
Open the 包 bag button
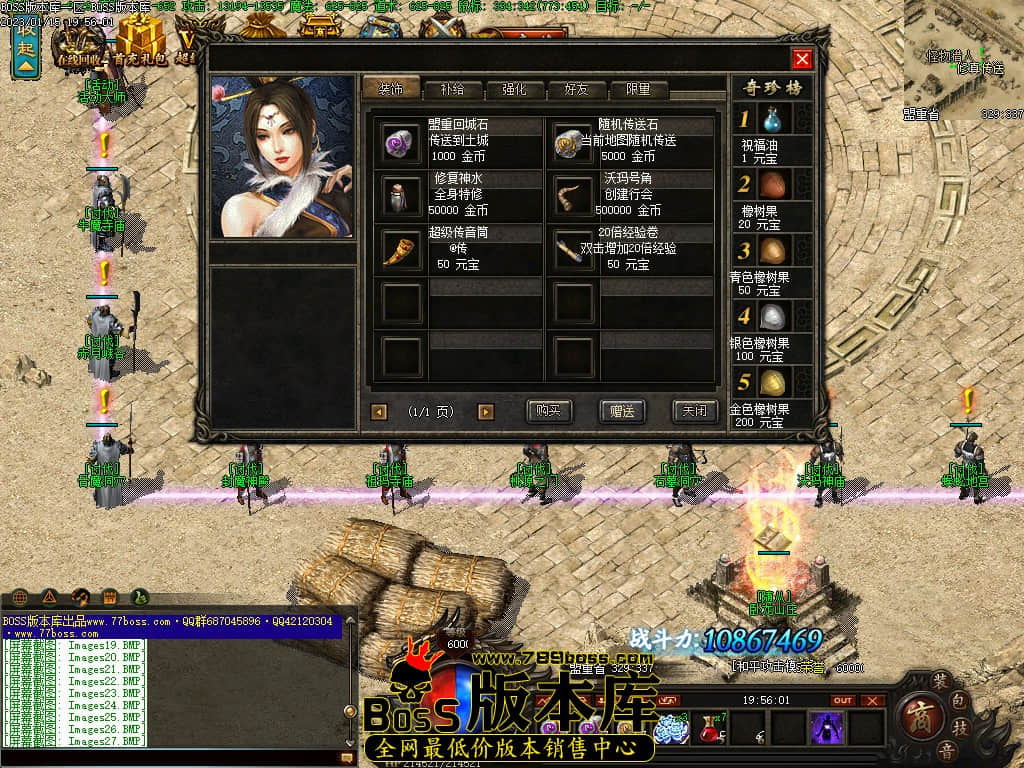coord(959,700)
